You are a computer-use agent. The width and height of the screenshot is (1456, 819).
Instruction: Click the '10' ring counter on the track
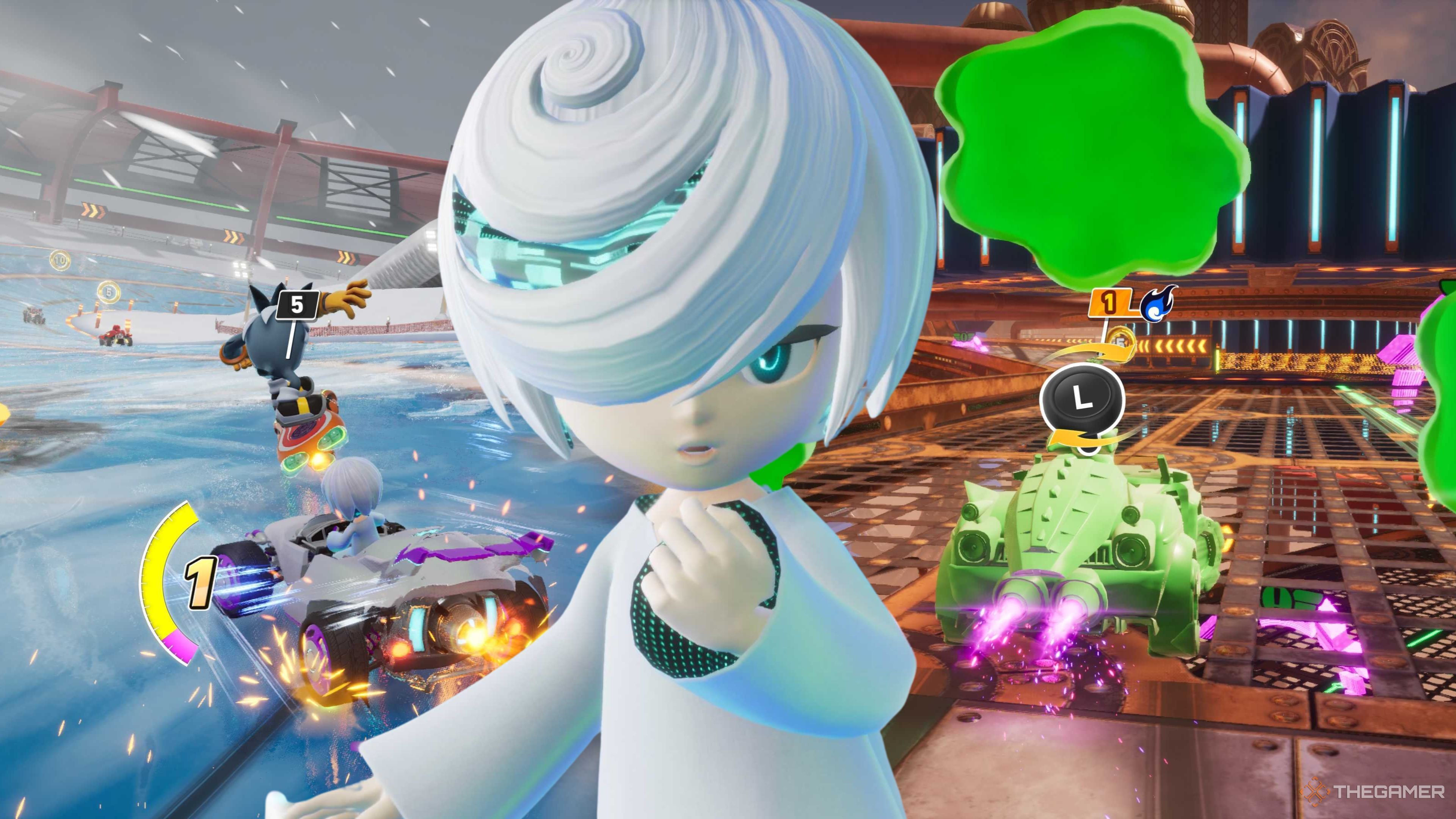61,260
